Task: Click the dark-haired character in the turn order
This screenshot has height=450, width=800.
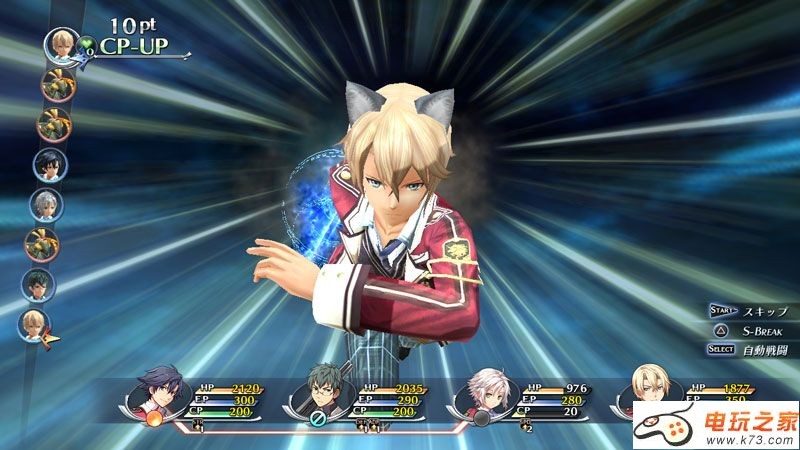Action: pos(47,164)
